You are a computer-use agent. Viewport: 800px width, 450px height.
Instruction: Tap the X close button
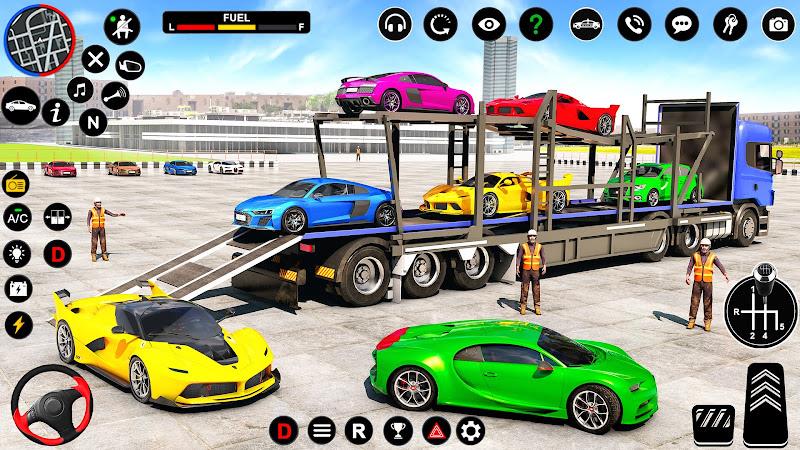coord(95,59)
